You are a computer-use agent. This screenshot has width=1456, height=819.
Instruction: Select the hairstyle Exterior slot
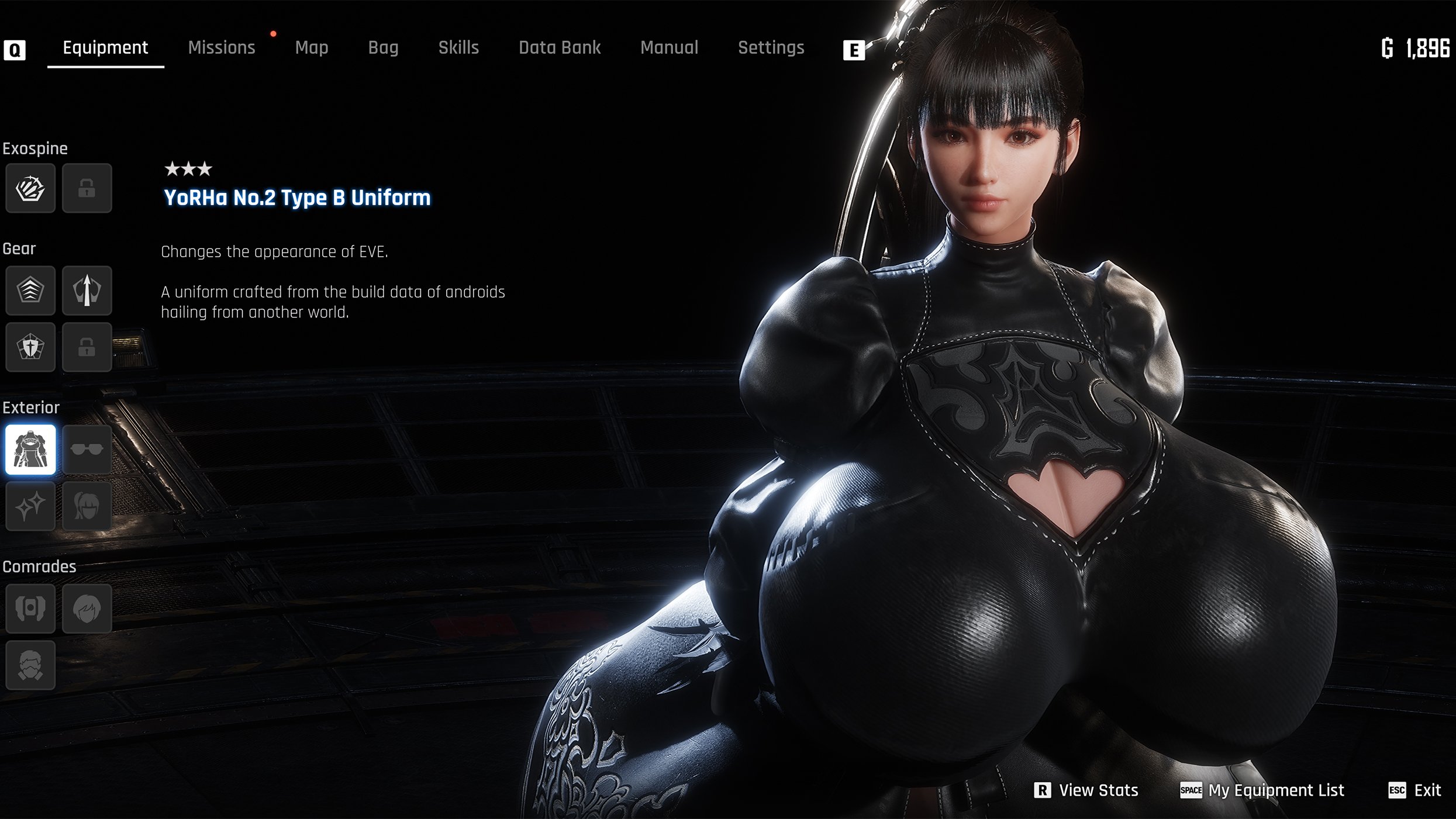coord(87,506)
